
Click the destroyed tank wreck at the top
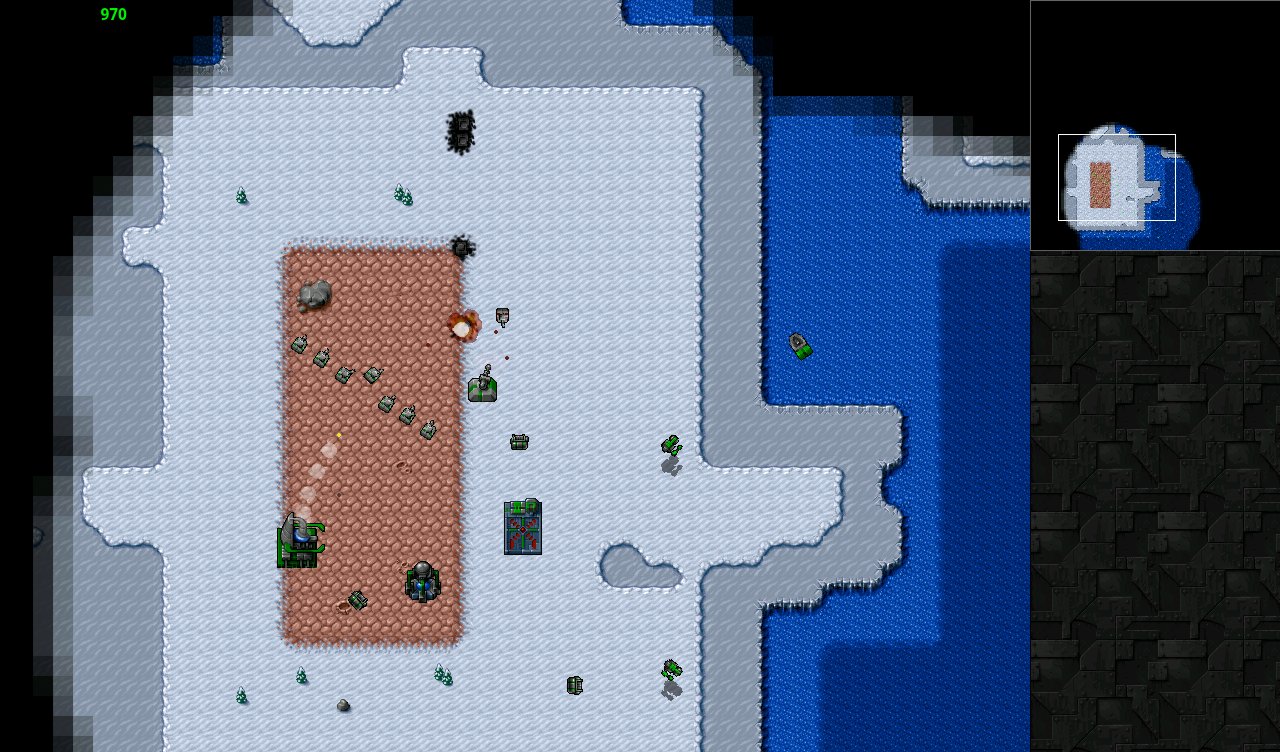[460, 130]
